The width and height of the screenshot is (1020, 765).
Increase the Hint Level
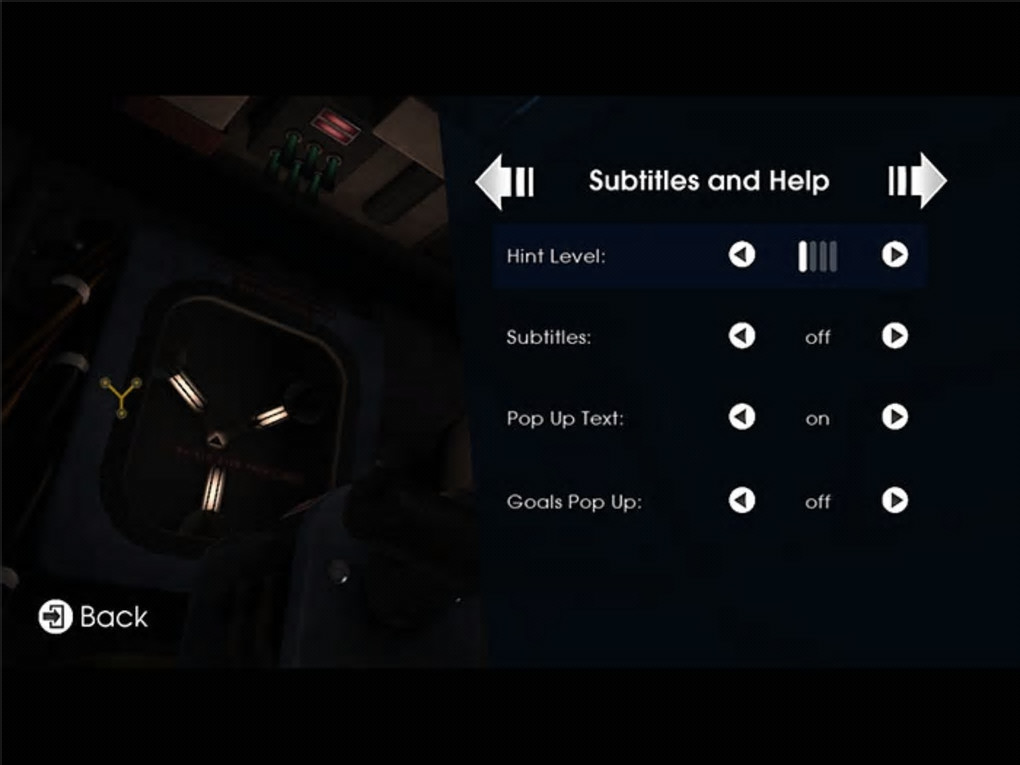tap(894, 256)
